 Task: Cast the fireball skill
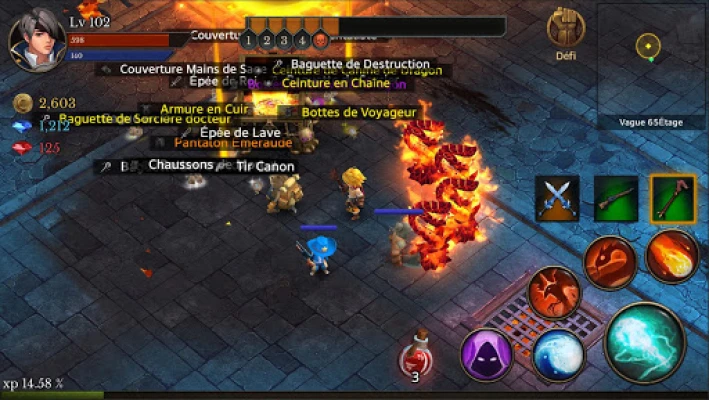[x=671, y=255]
